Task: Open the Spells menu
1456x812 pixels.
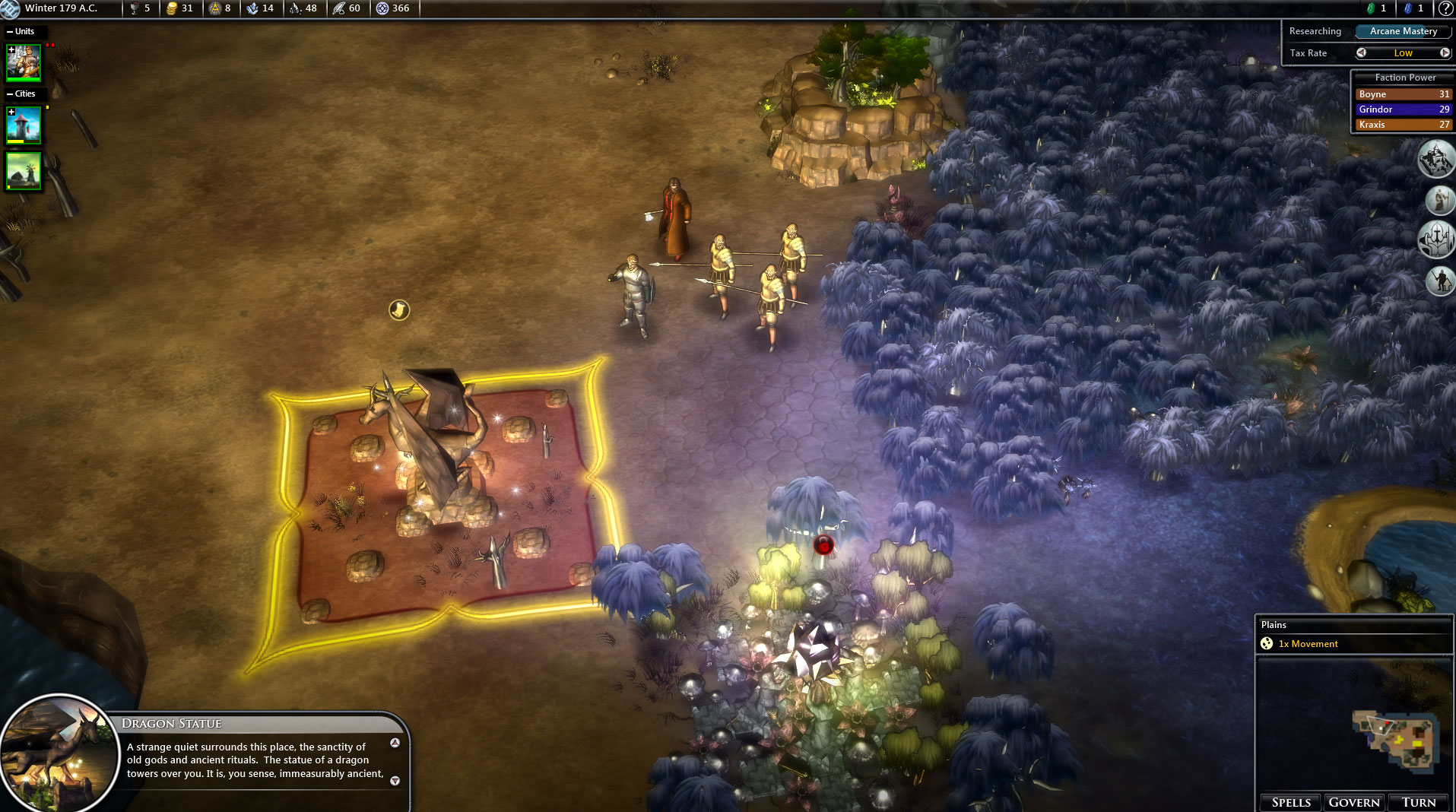Action: (x=1290, y=802)
